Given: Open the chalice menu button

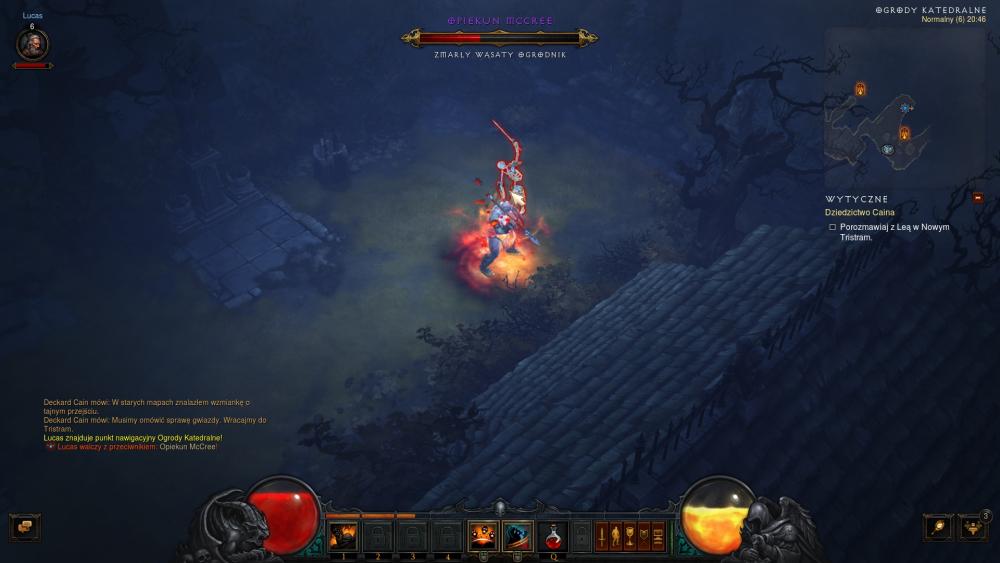Looking at the screenshot, I should tap(630, 537).
